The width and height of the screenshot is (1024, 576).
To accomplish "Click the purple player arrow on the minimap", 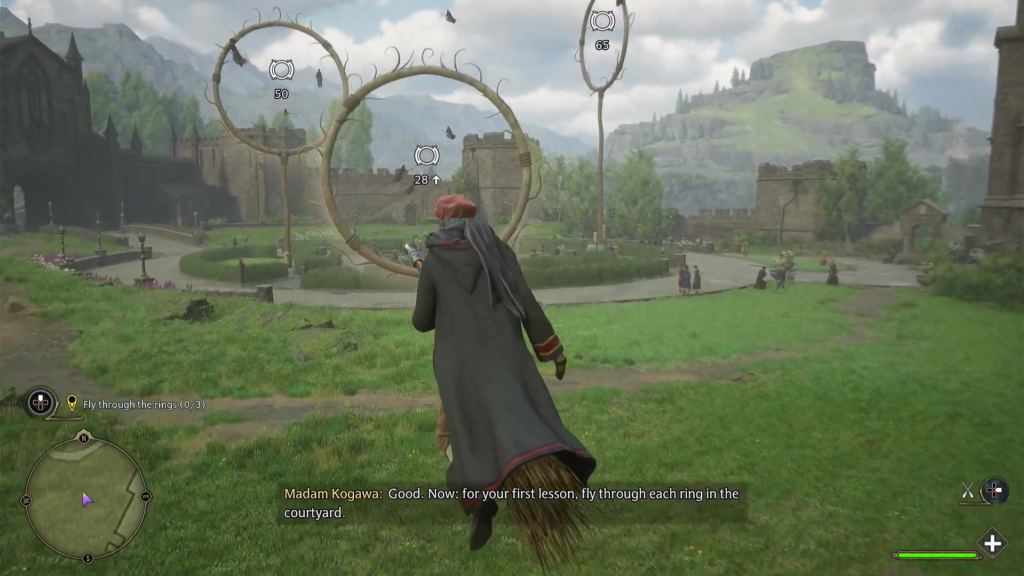I will tap(87, 499).
